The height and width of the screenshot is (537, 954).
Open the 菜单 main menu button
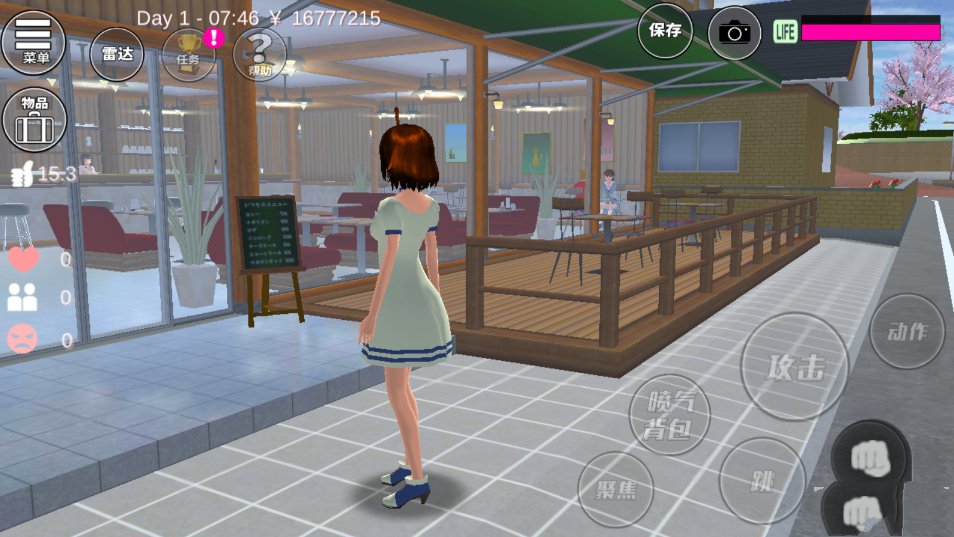[33, 42]
